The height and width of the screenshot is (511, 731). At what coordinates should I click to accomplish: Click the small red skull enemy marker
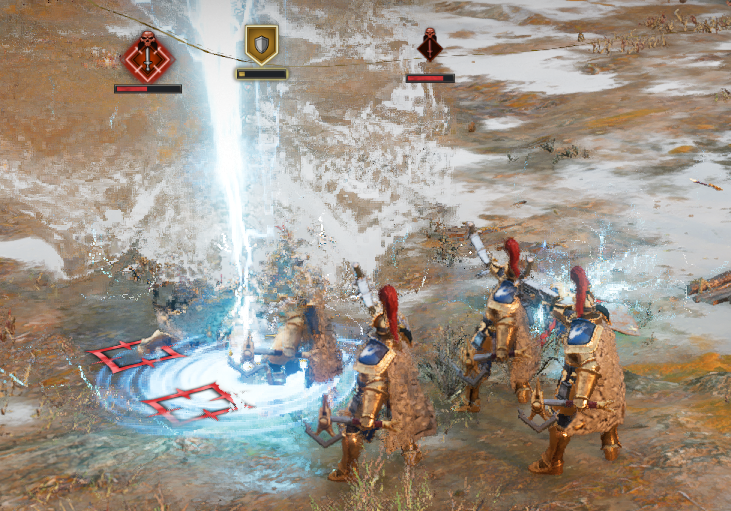point(430,46)
